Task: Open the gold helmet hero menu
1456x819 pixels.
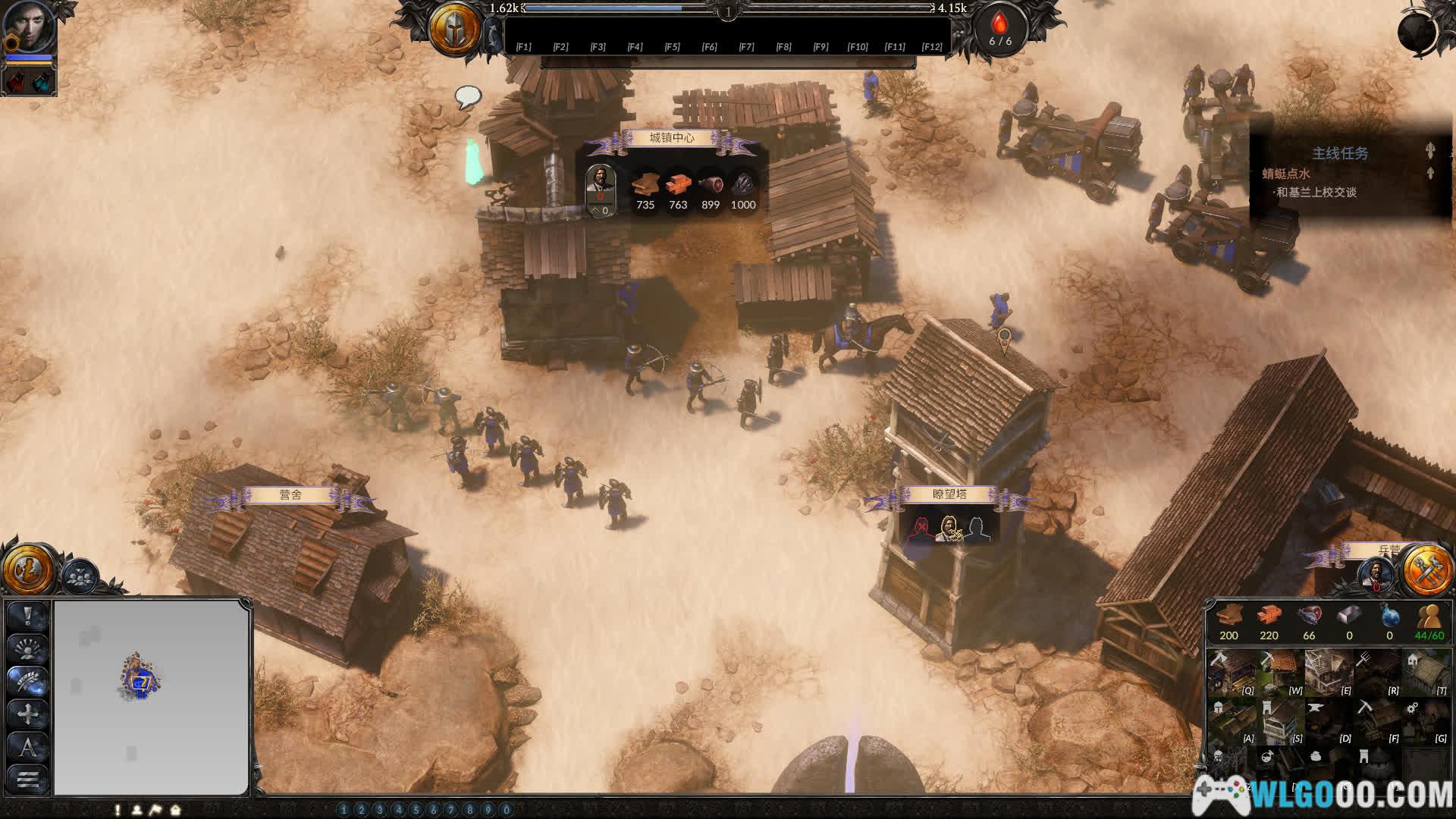Action: point(454,29)
